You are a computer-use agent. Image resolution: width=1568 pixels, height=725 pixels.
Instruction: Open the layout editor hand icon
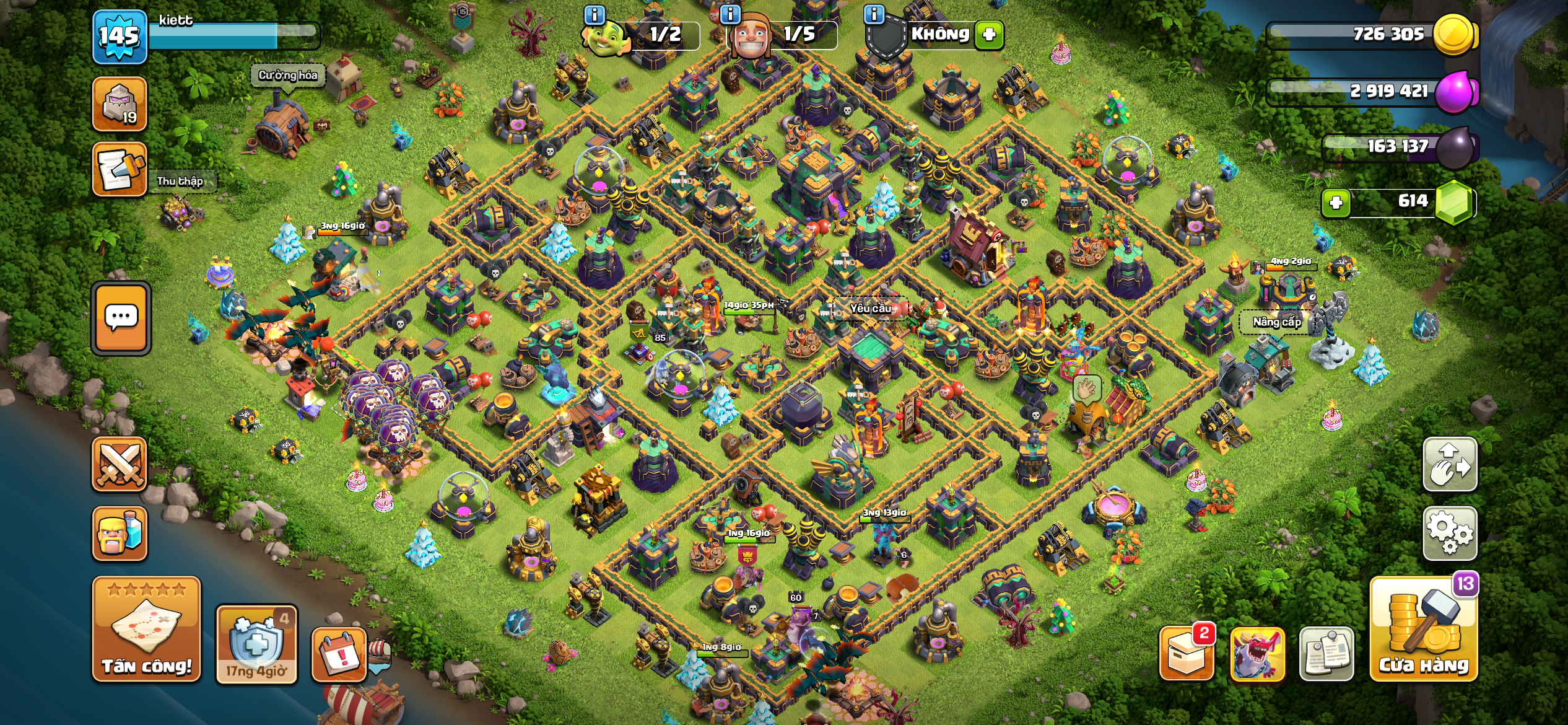pos(1450,464)
